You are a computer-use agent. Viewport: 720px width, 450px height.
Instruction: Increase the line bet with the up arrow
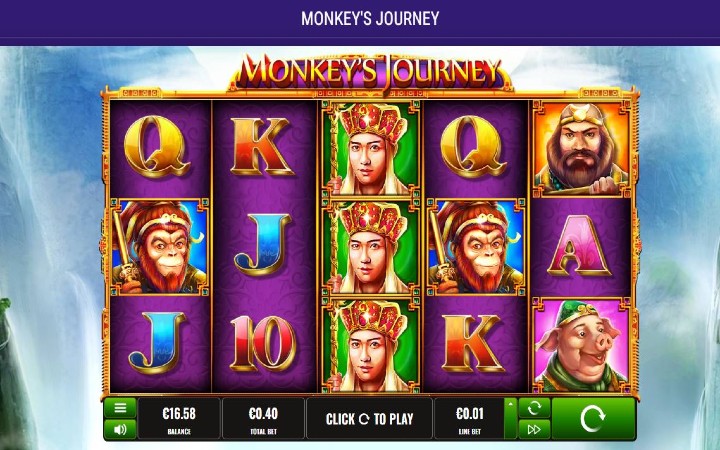coord(512,406)
